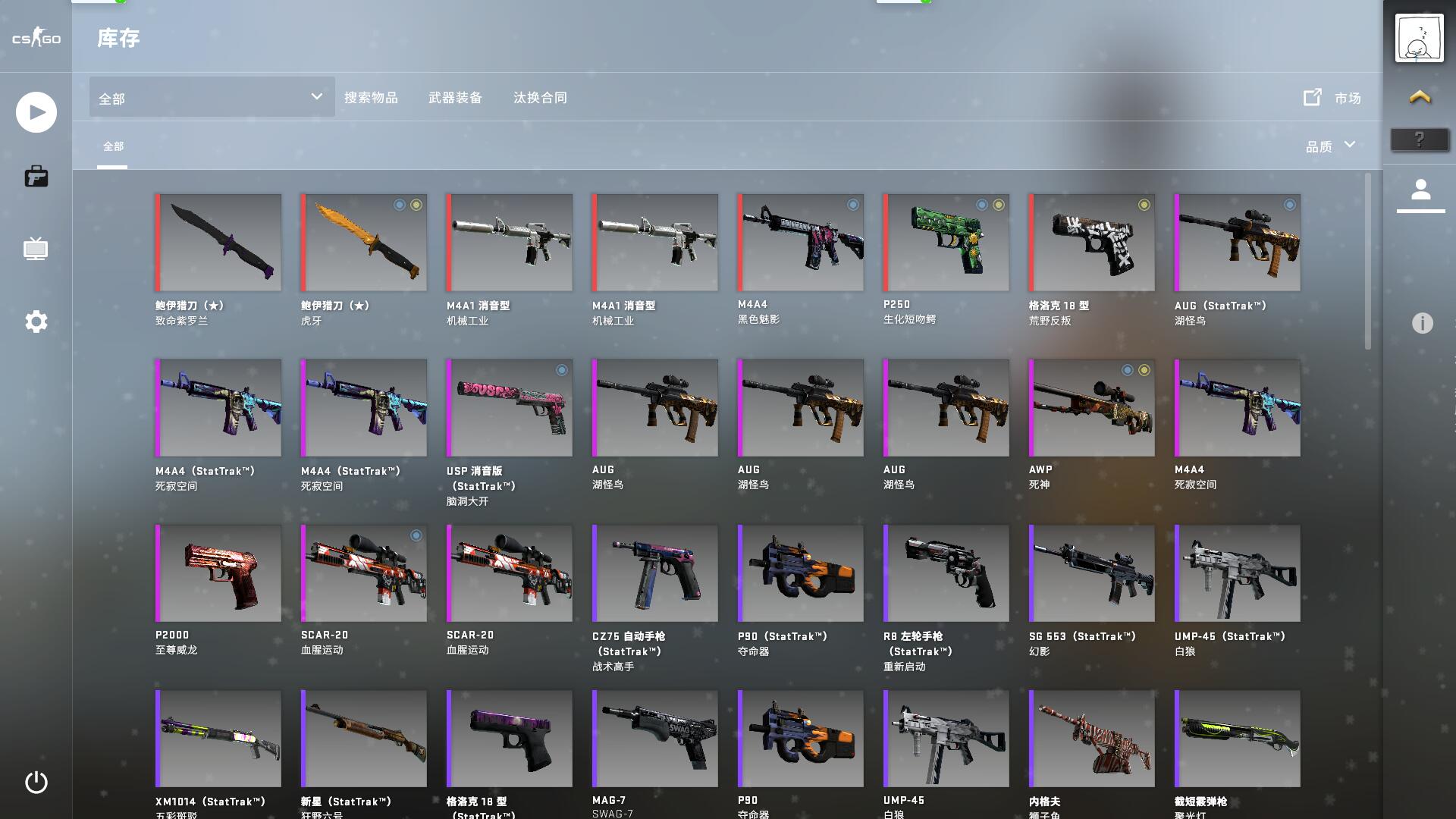1456x819 pixels.
Task: Start a match with the play button
Action: (x=36, y=112)
